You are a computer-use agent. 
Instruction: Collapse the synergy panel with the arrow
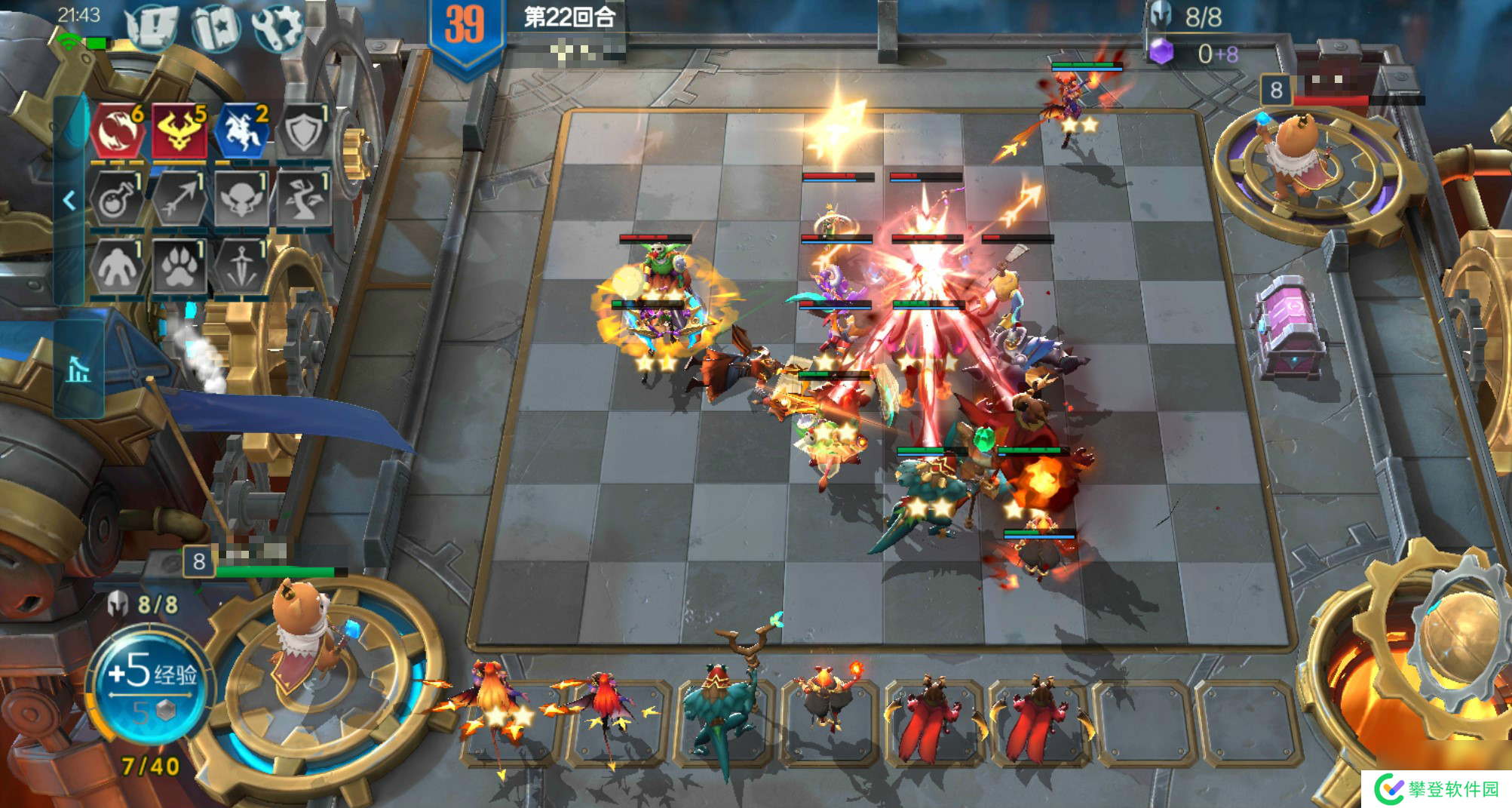(x=69, y=200)
